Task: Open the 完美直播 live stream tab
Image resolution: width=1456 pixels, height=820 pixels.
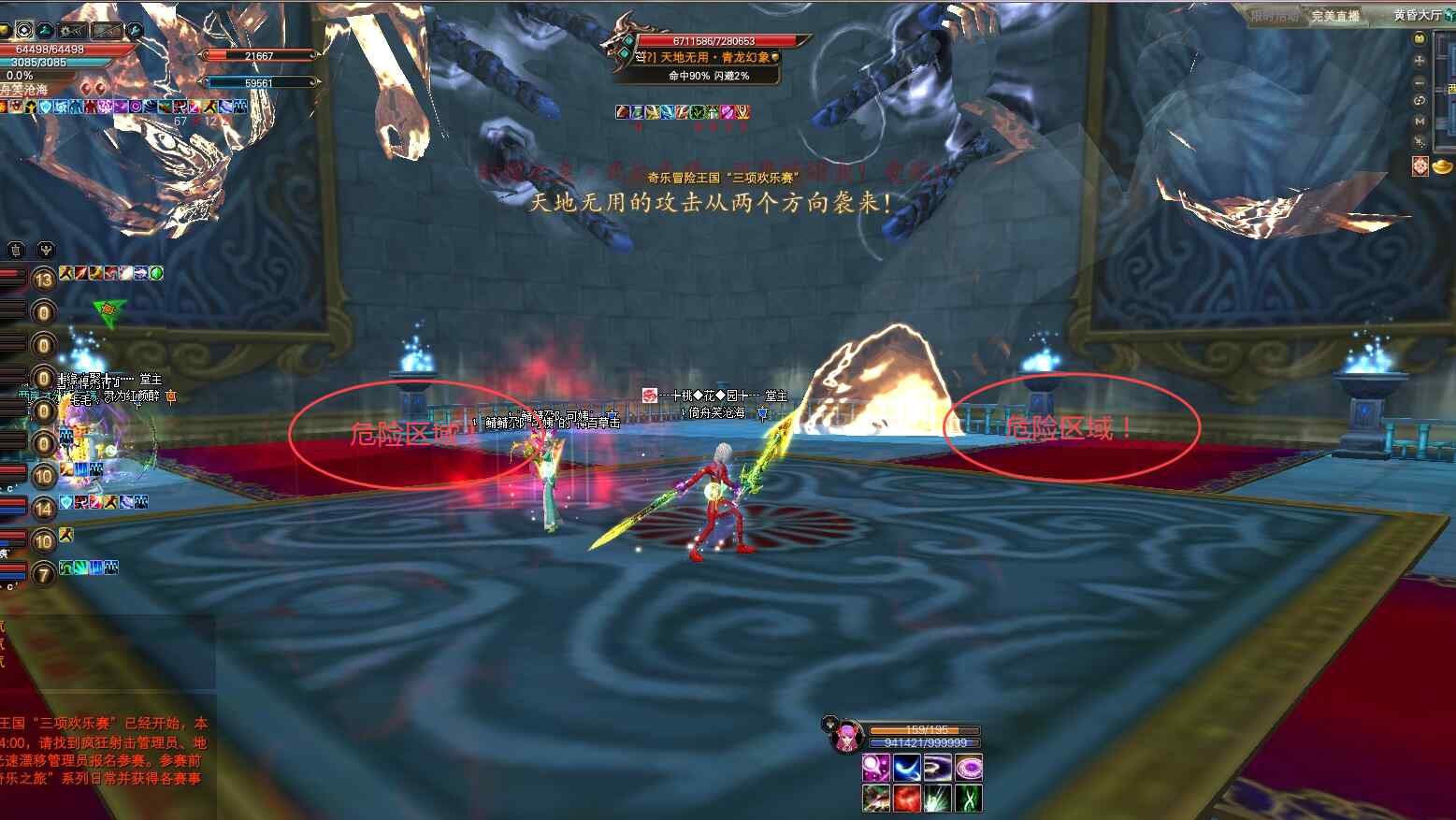Action: click(x=1334, y=16)
